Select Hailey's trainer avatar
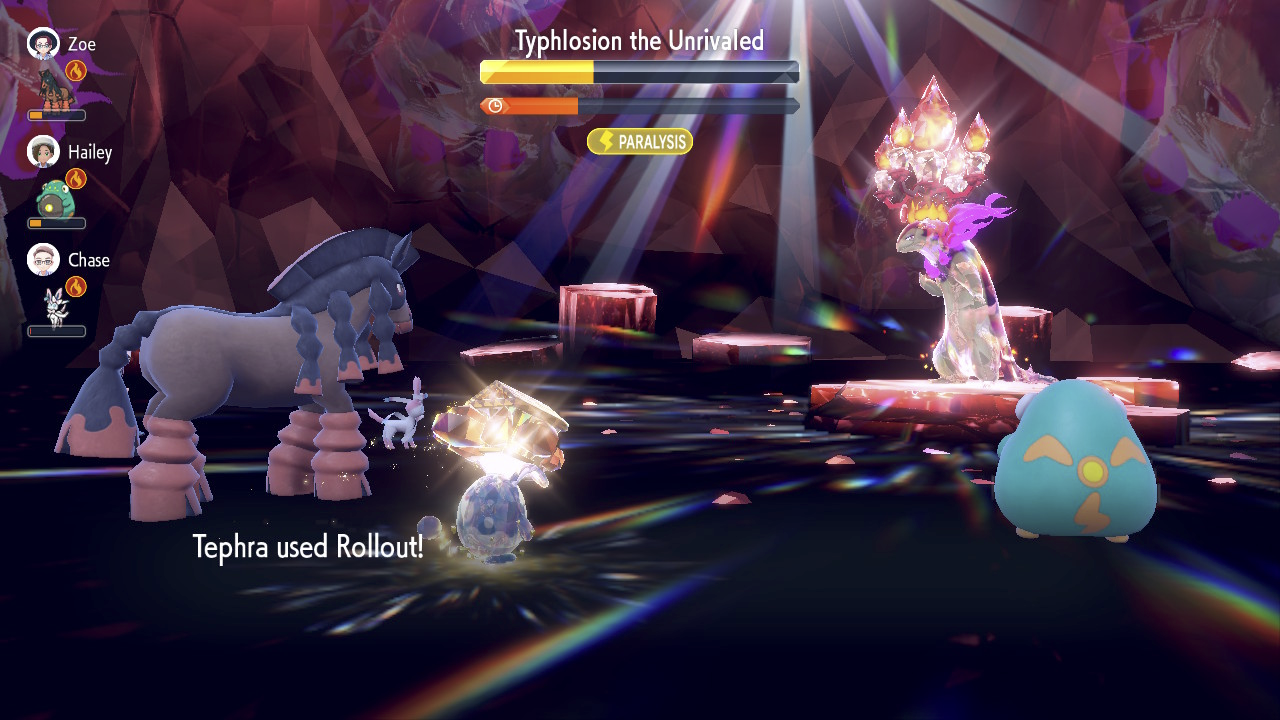This screenshot has height=720, width=1280. 43,152
